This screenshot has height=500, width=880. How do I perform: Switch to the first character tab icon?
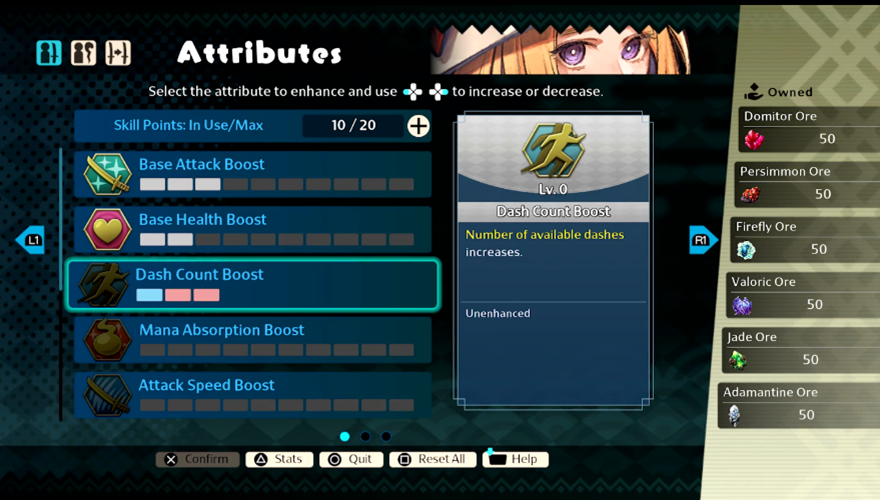[49, 53]
